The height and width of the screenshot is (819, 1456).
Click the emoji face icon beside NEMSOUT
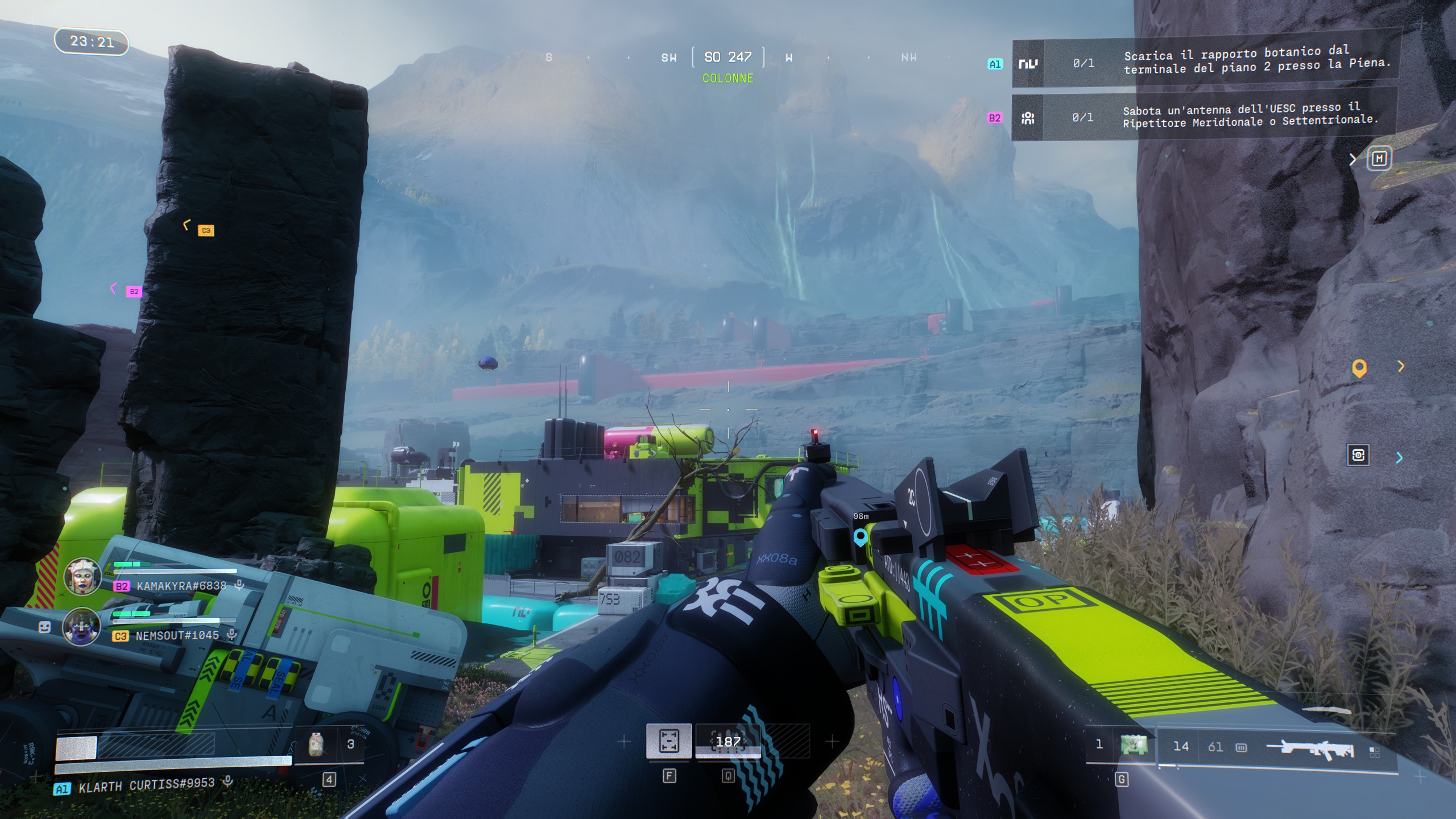(x=44, y=627)
